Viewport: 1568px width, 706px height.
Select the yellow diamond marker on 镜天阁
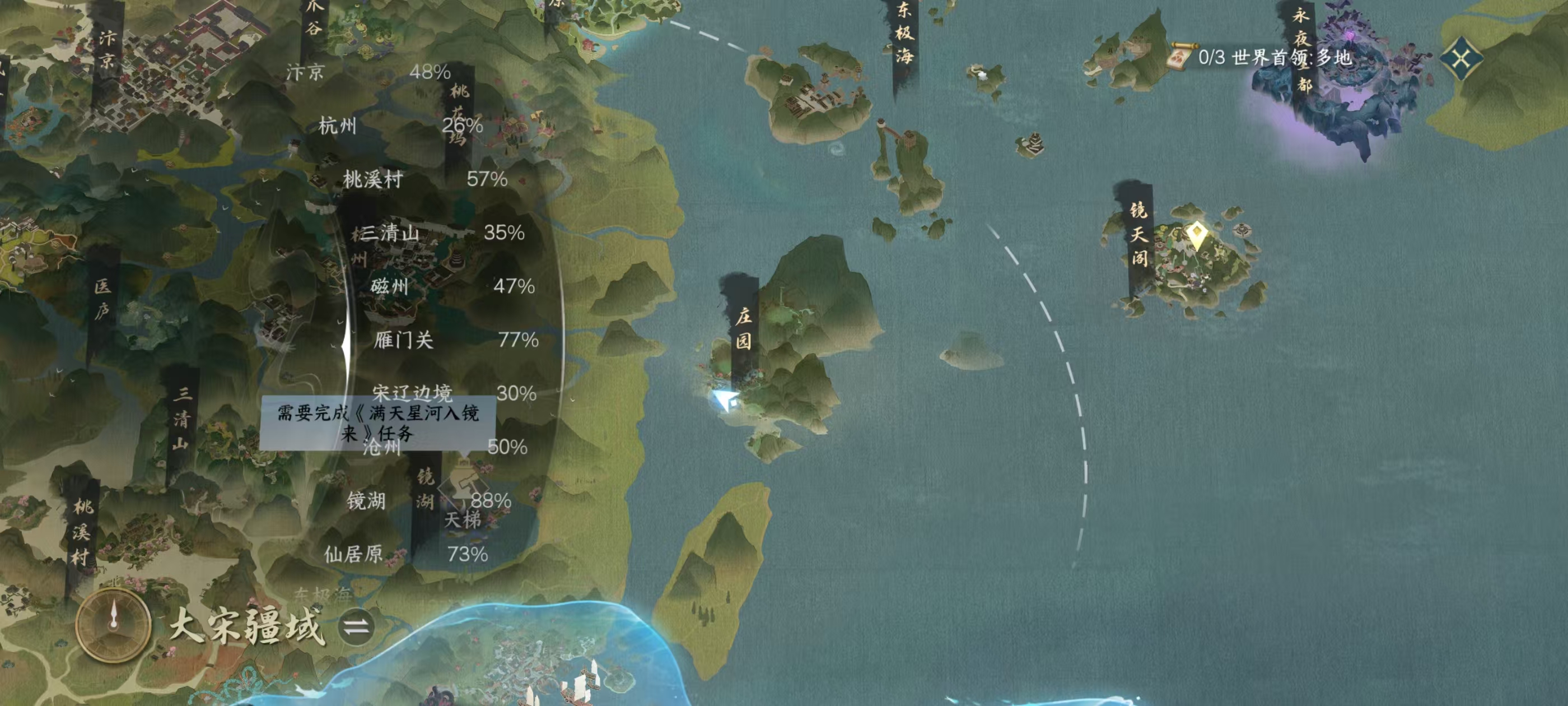pos(1197,235)
